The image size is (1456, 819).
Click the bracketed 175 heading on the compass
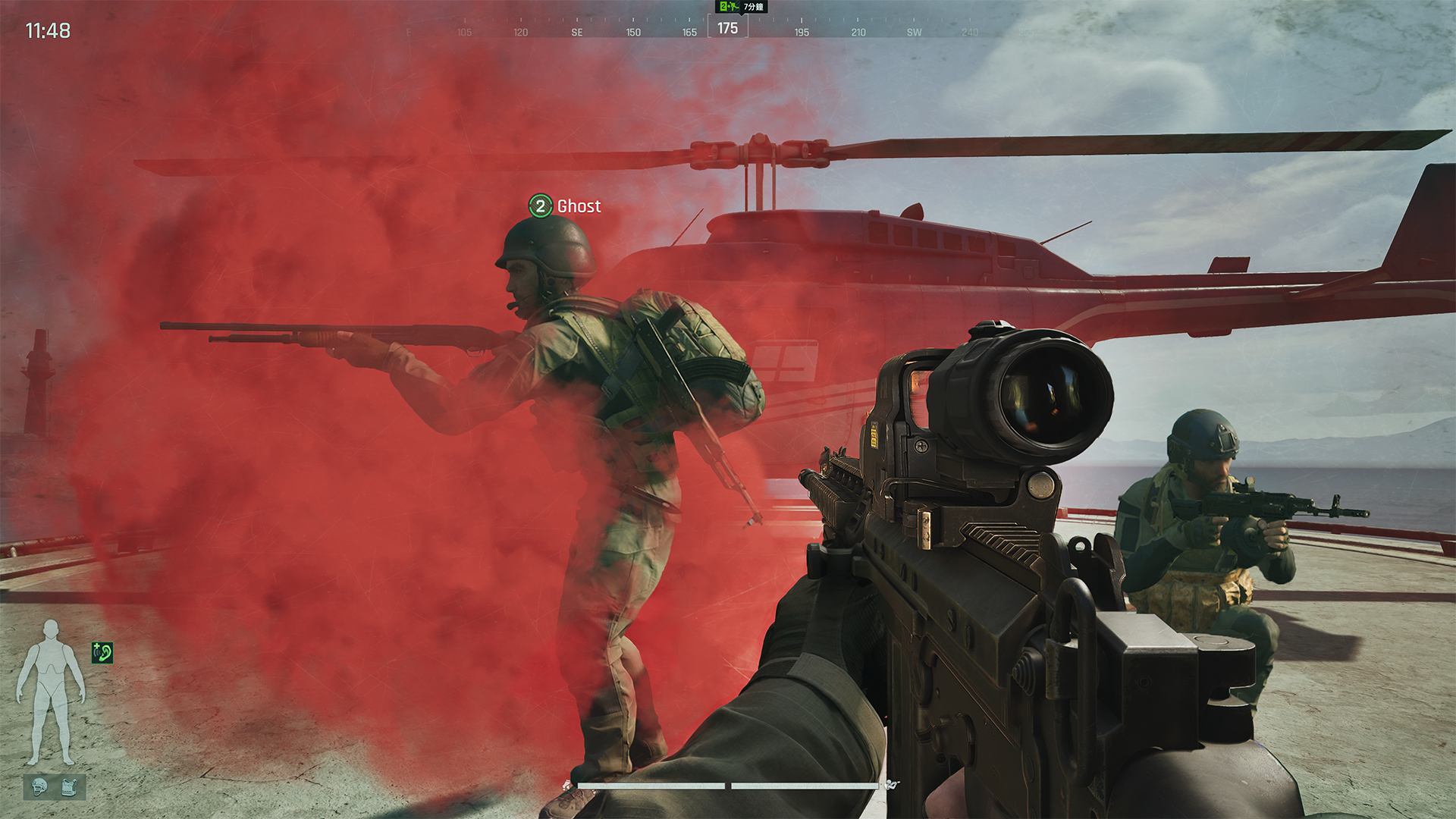pyautogui.click(x=726, y=29)
